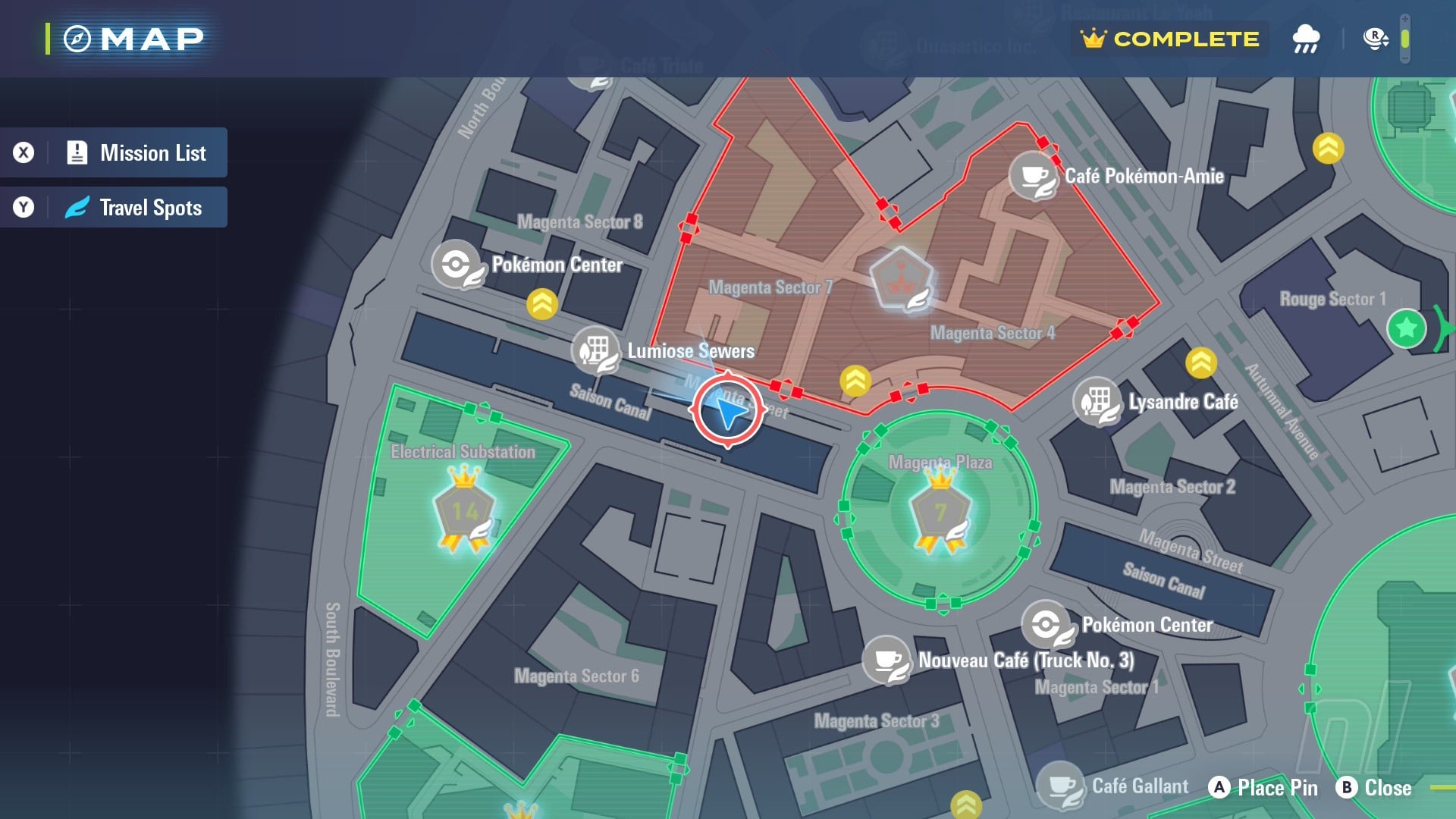This screenshot has width=1456, height=819.
Task: Select the blue player location cursor
Action: pos(728,412)
